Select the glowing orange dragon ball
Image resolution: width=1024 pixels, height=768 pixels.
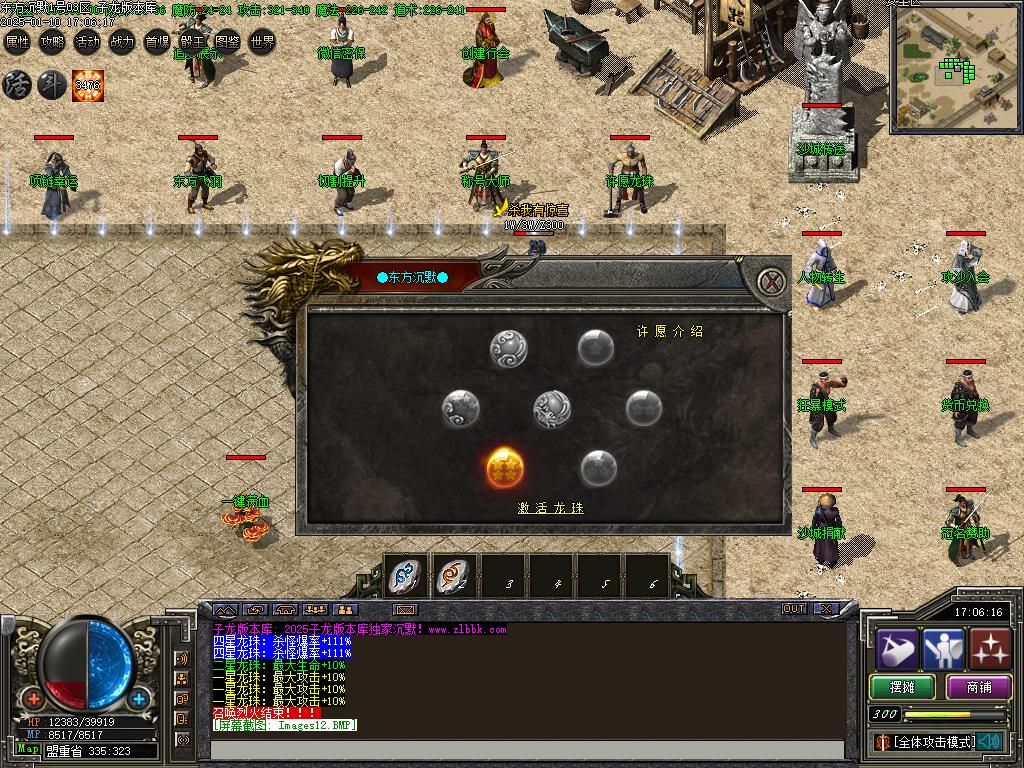(x=506, y=467)
